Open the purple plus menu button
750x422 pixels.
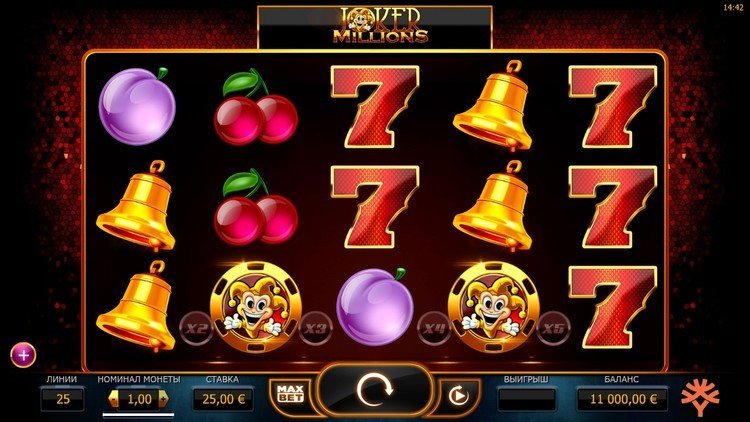[x=23, y=353]
